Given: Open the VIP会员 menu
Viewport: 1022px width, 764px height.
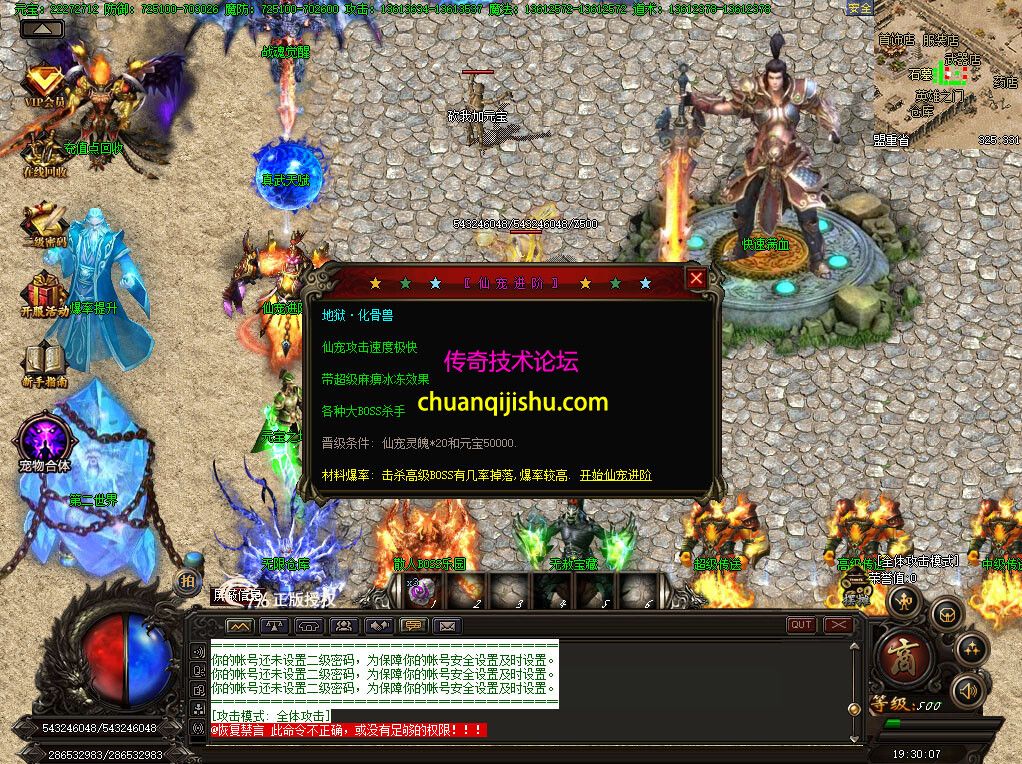Looking at the screenshot, I should [43, 86].
